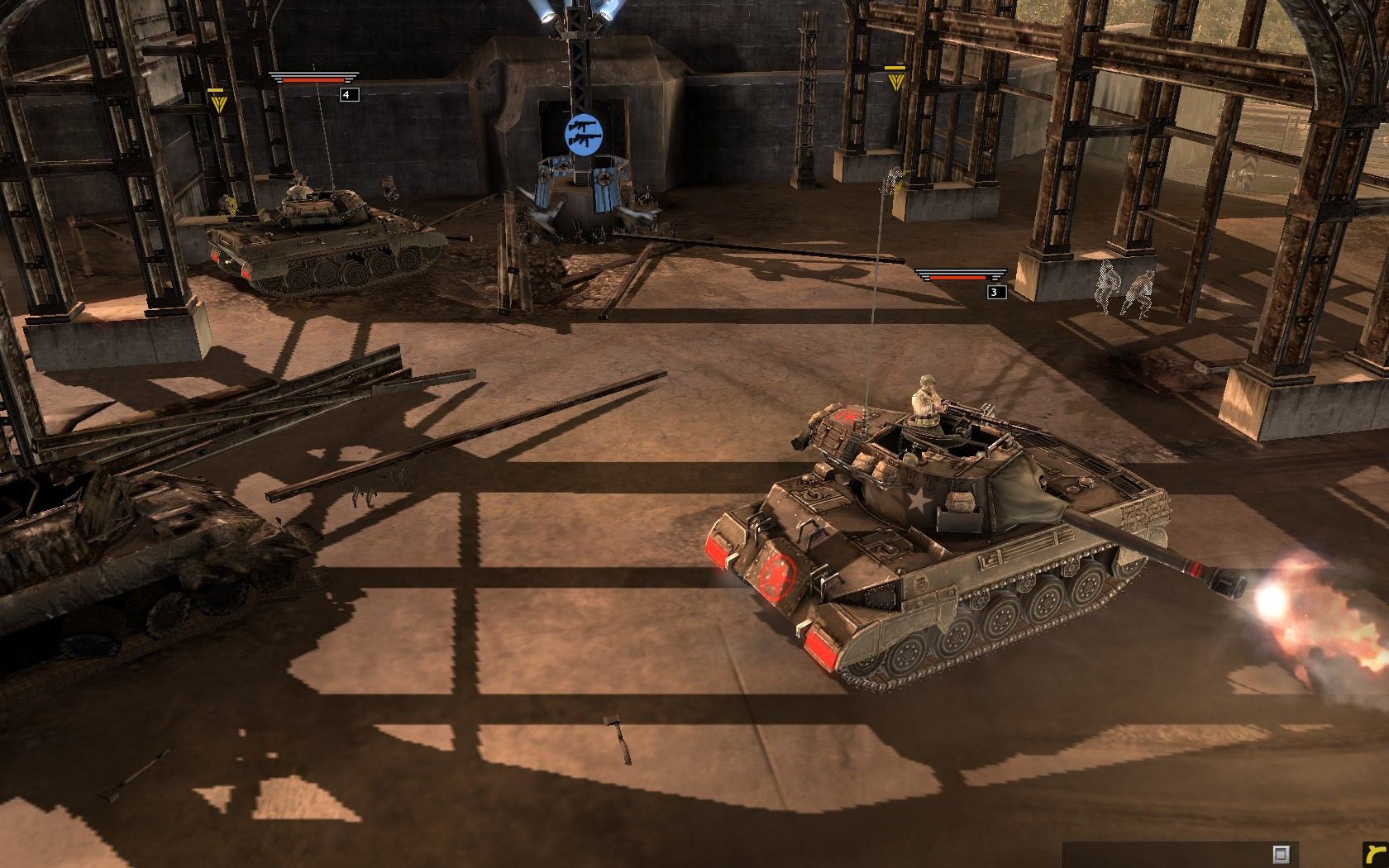The image size is (1389, 868).
Task: Click the small grey square button
Action: [x=1281, y=853]
